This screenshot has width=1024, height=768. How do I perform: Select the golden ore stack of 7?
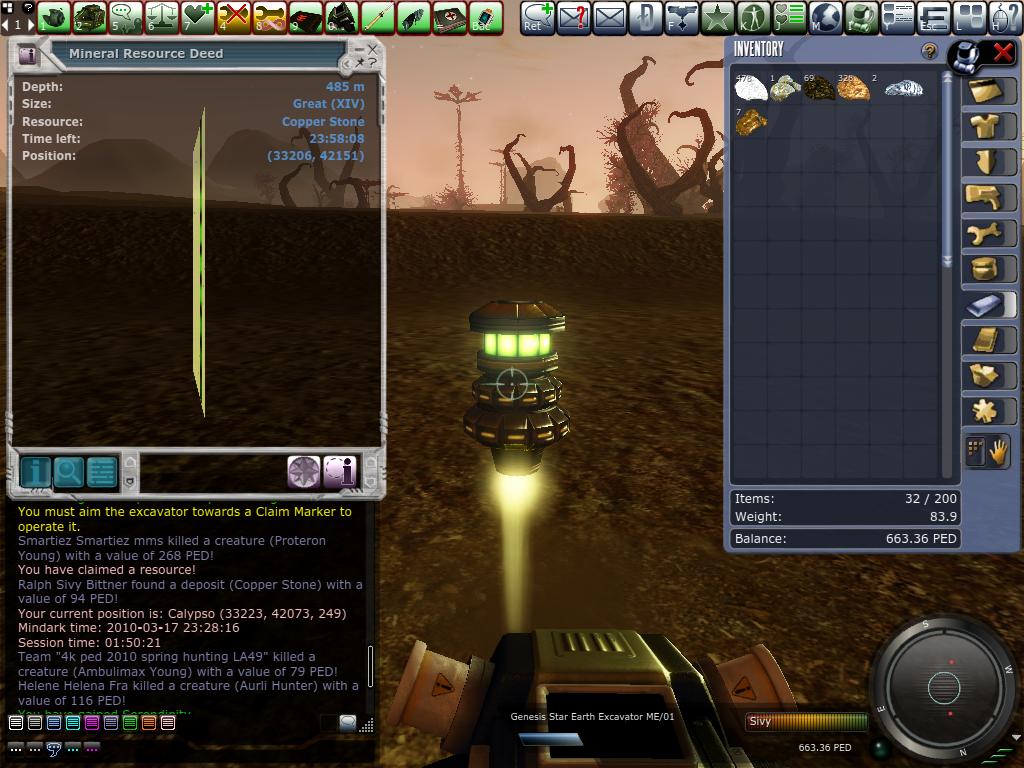(x=751, y=122)
